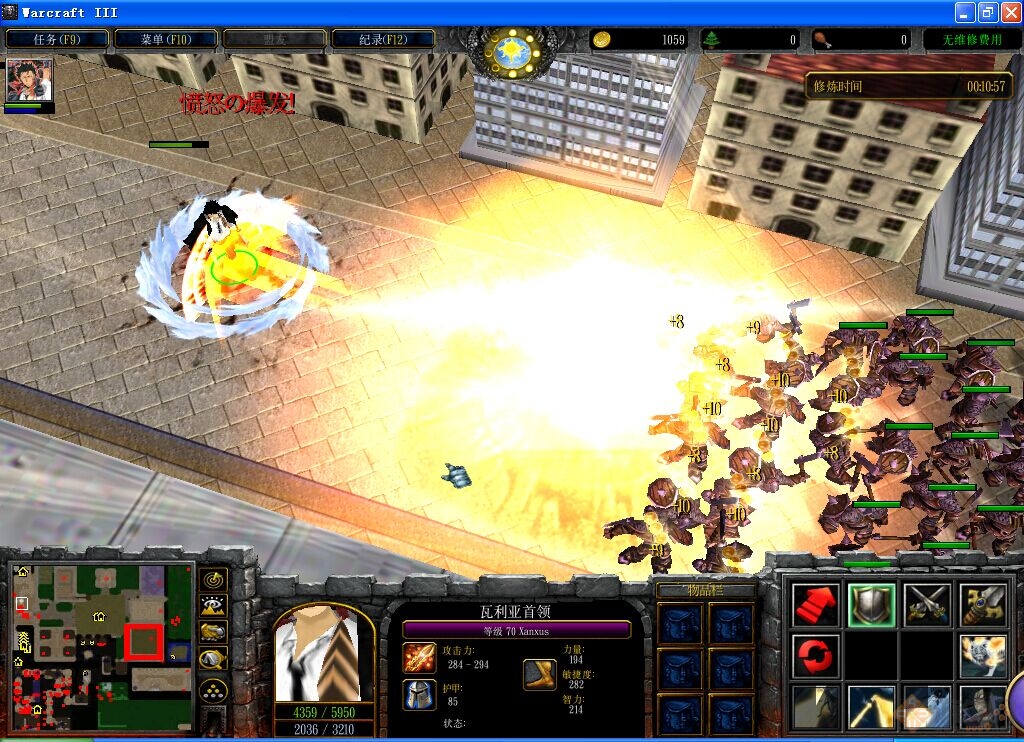Choose the crossed swords Attack command
The height and width of the screenshot is (742, 1024).
click(x=927, y=605)
